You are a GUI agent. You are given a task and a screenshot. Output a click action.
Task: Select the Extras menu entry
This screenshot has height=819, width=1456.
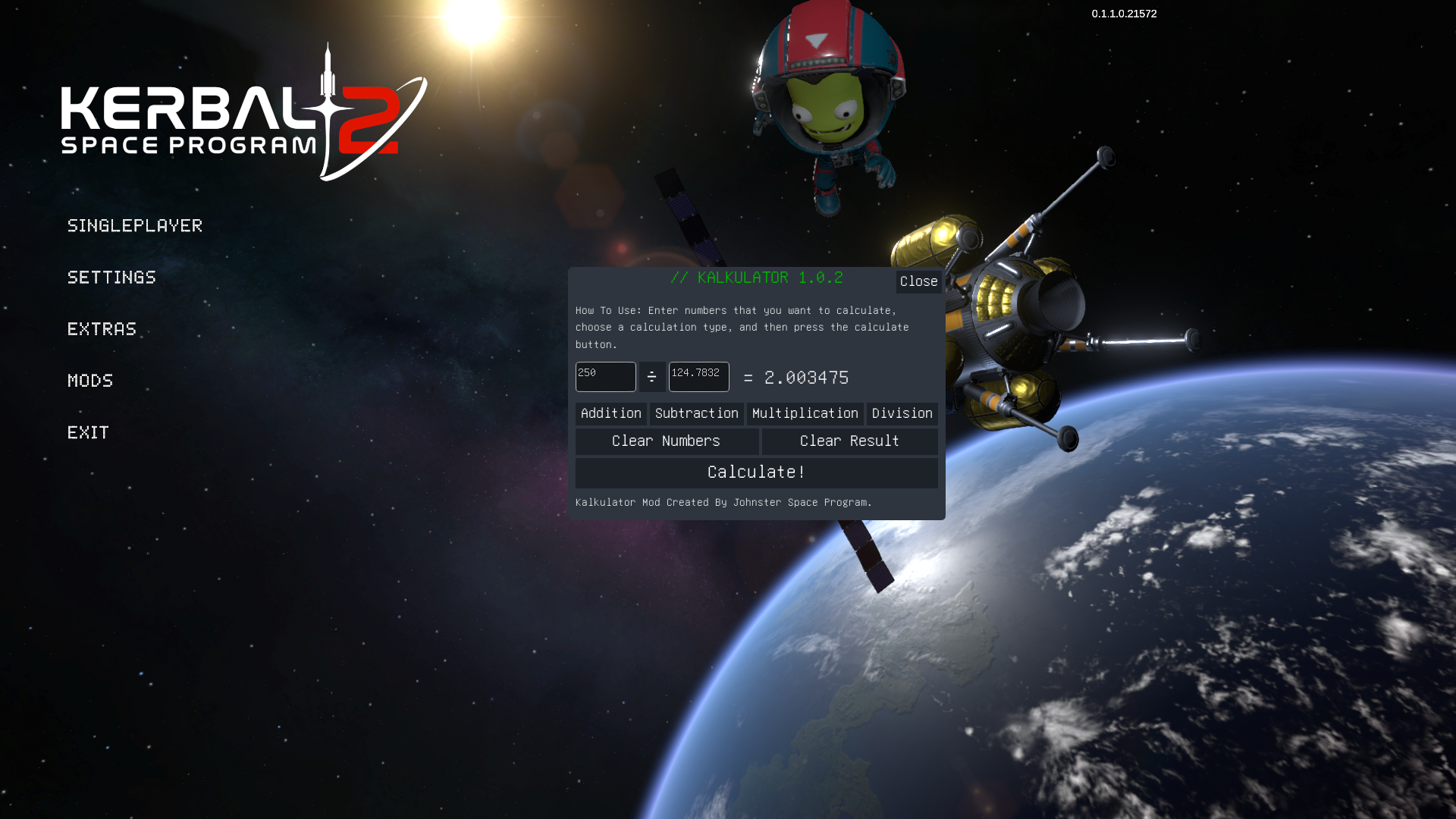(102, 328)
